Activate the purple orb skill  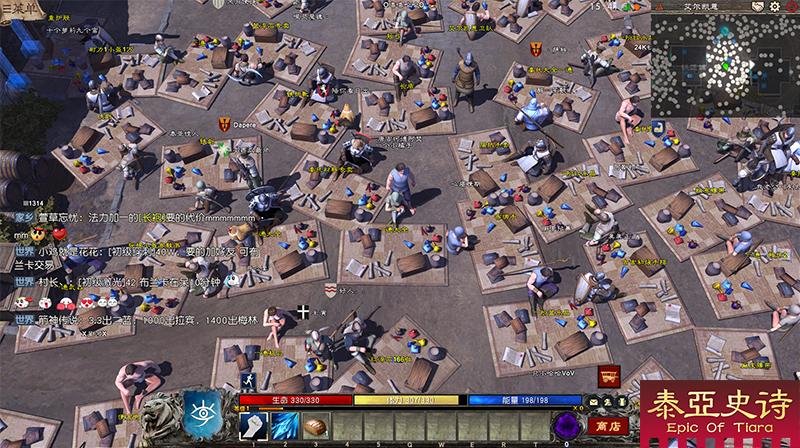(x=570, y=424)
